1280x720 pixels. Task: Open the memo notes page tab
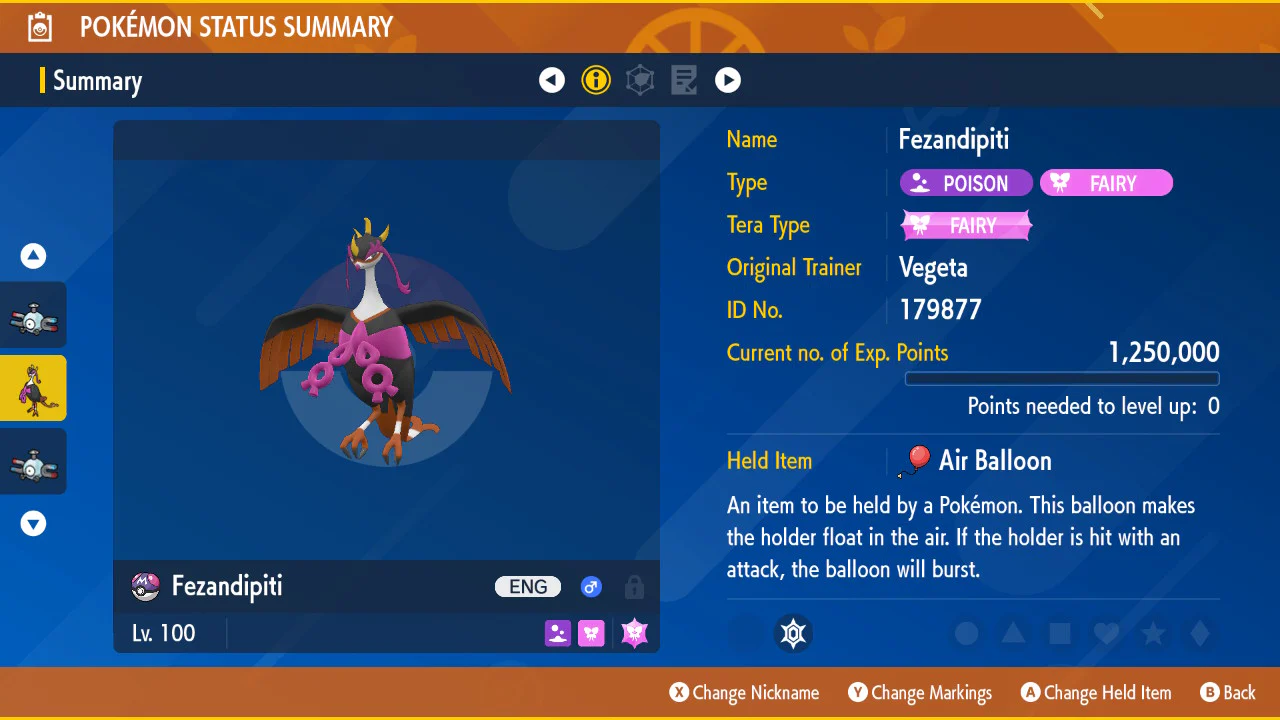click(684, 80)
